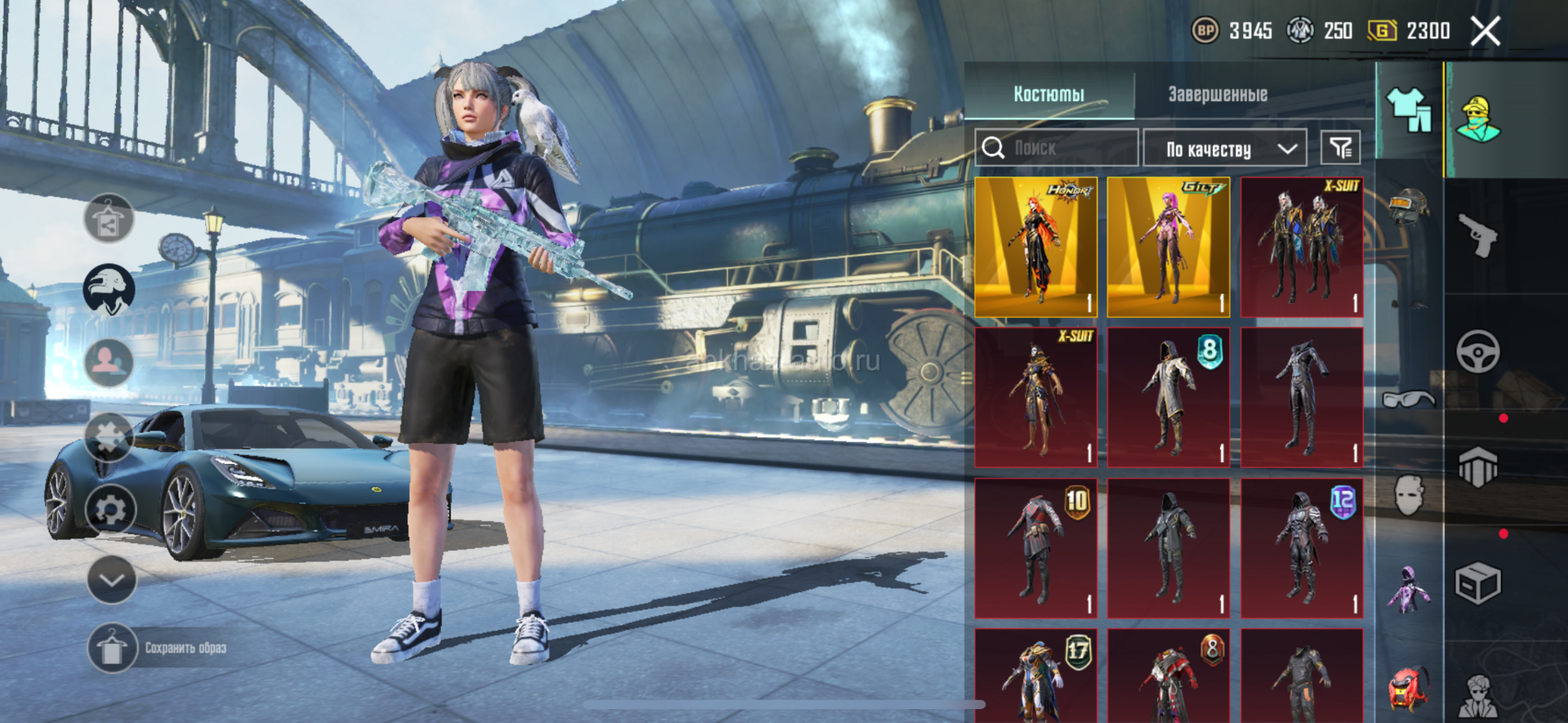
Task: Select the Костюмы tab
Action: [1049, 94]
